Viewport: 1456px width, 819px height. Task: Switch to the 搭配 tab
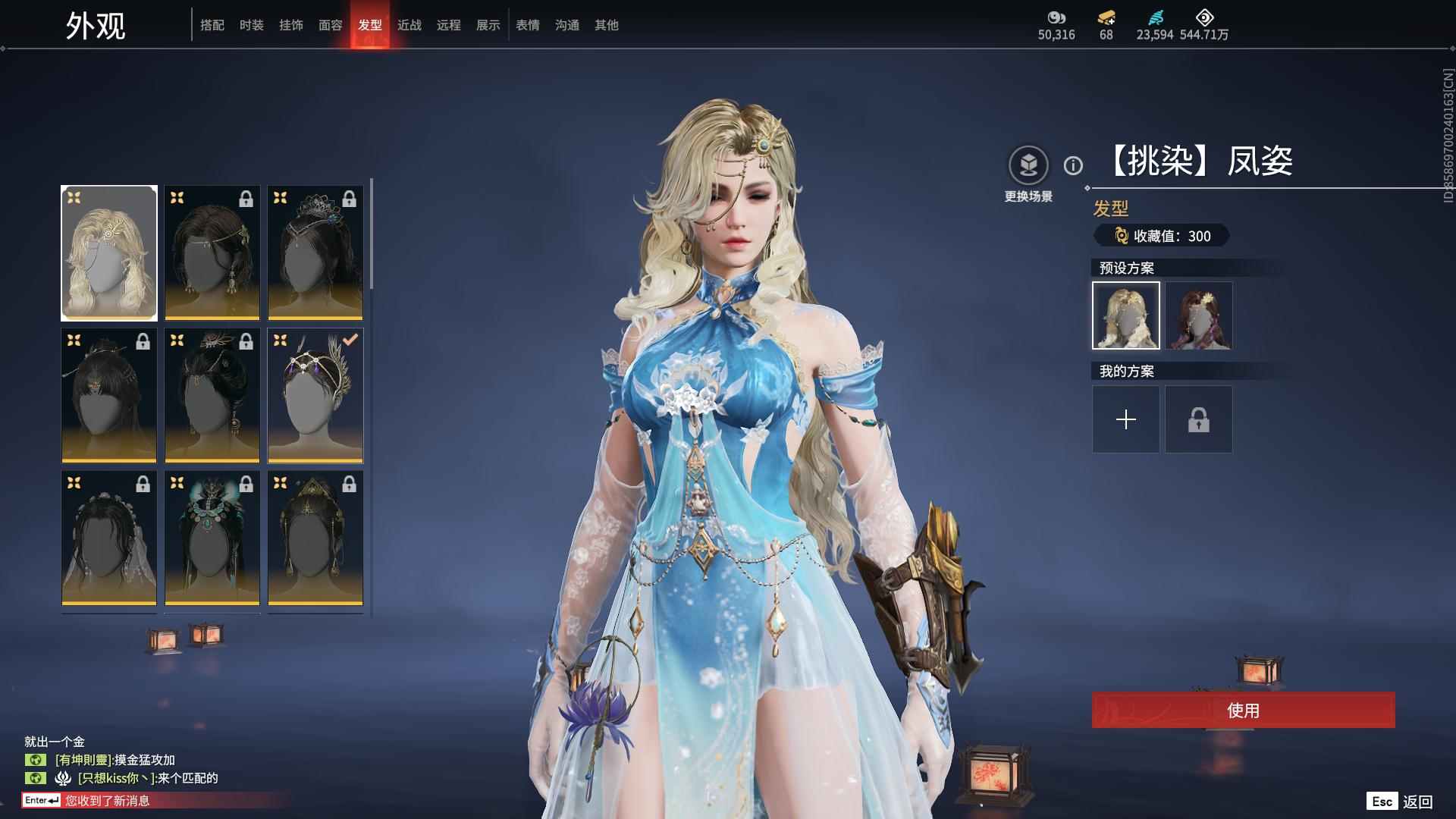(x=212, y=25)
